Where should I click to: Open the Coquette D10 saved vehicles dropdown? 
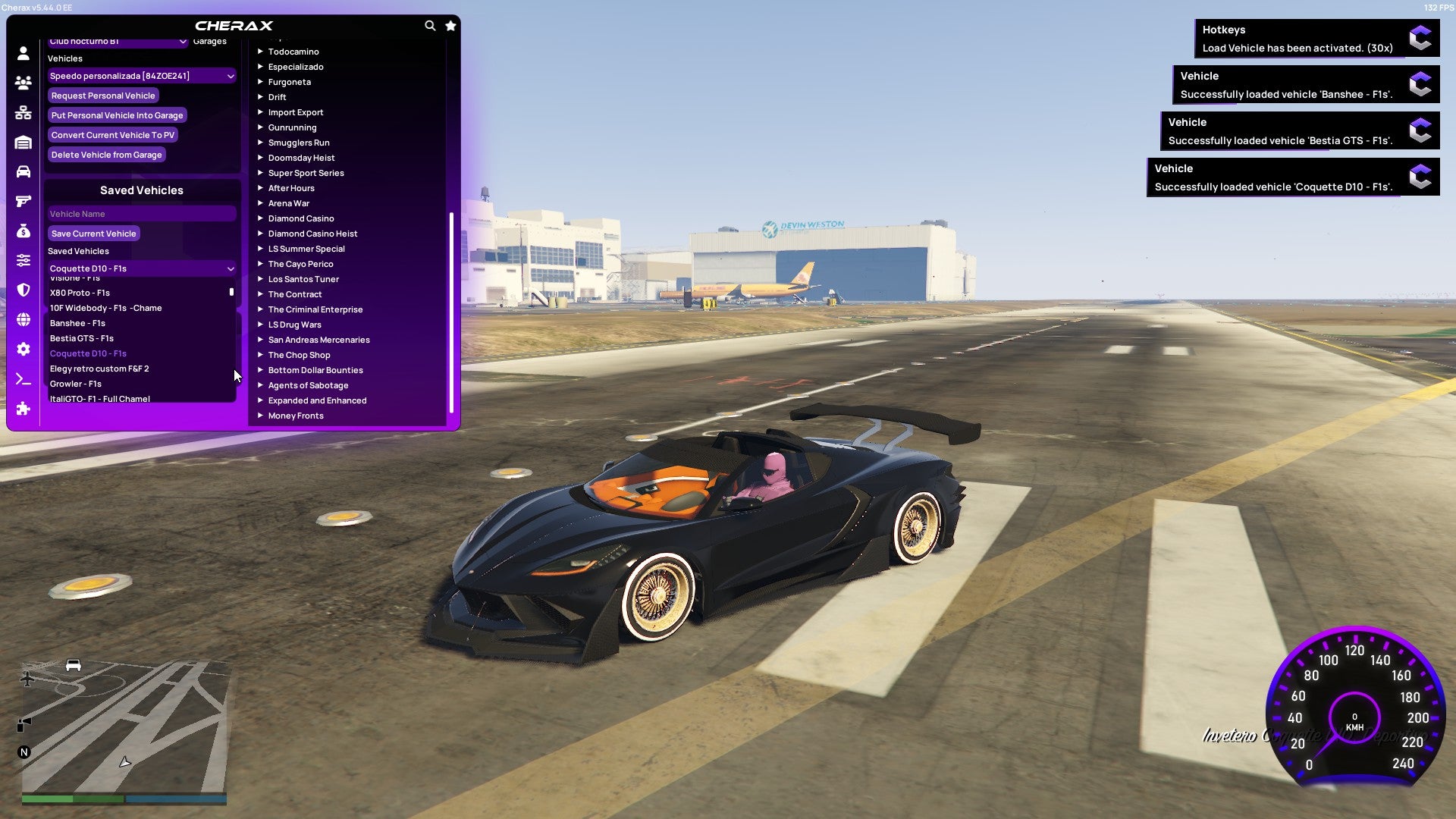141,268
